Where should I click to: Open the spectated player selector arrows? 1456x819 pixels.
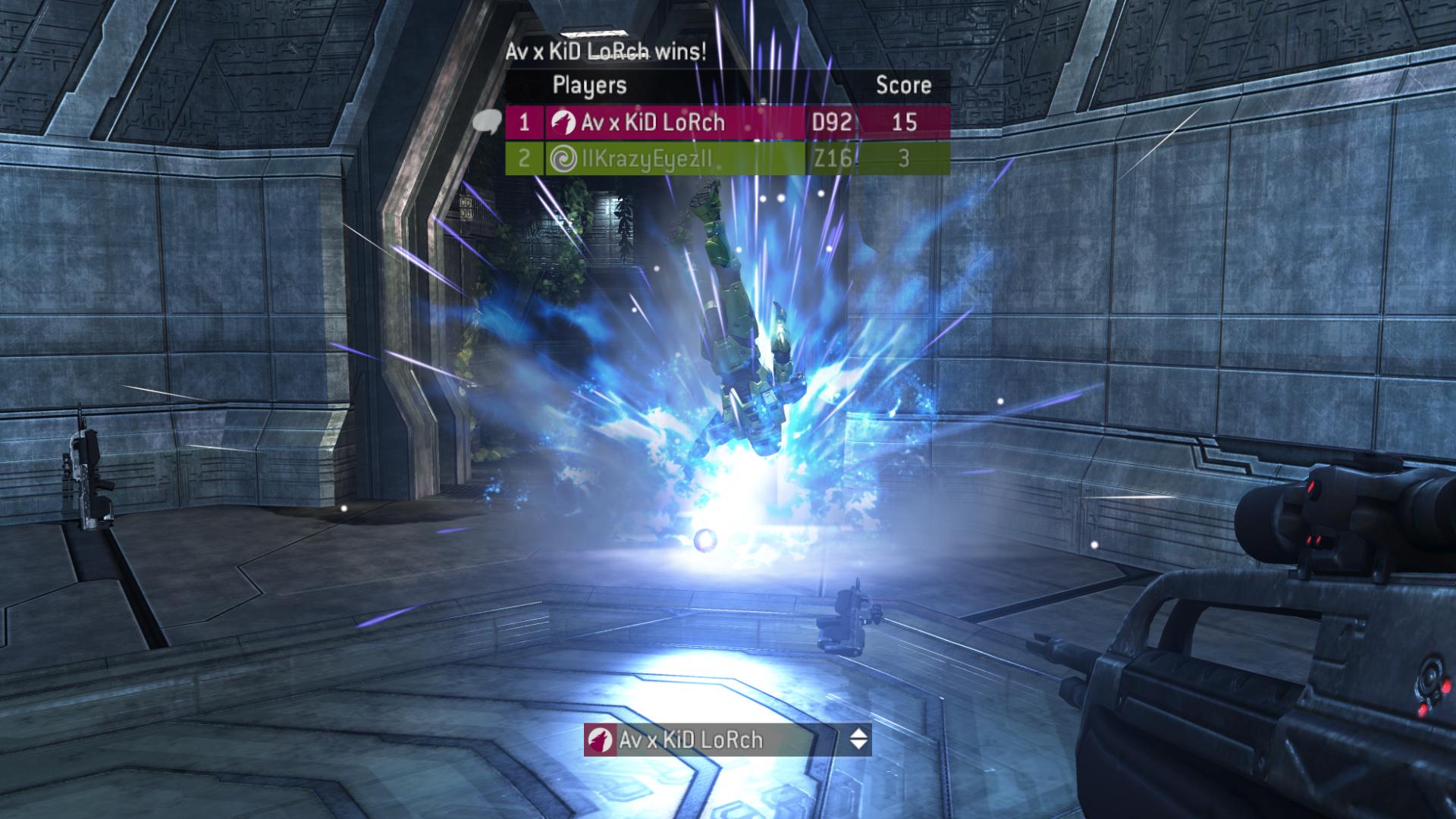pos(858,739)
